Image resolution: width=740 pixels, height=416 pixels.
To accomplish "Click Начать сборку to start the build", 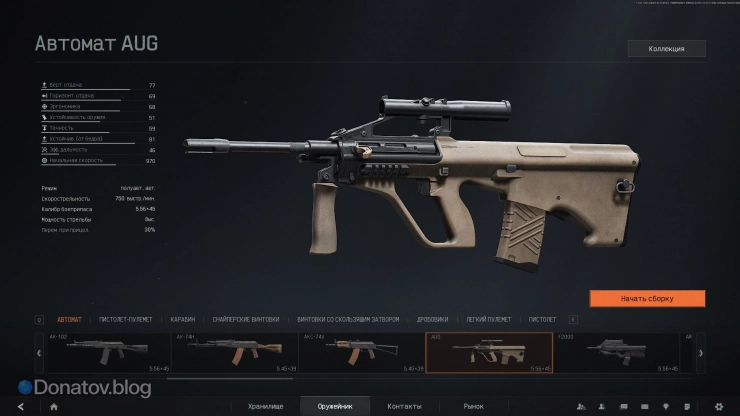I will point(647,298).
